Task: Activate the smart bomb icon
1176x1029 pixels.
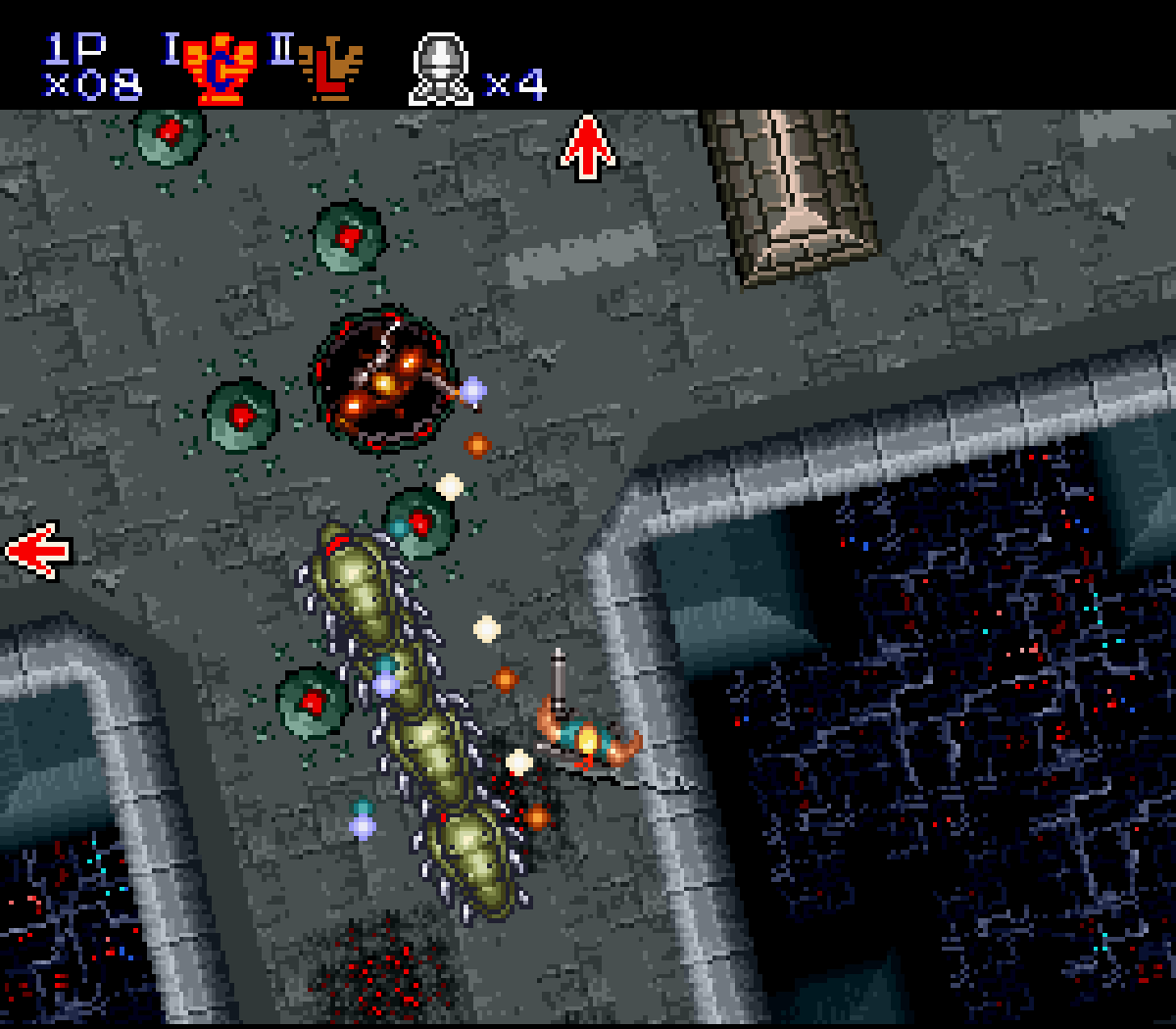Action: click(x=440, y=69)
